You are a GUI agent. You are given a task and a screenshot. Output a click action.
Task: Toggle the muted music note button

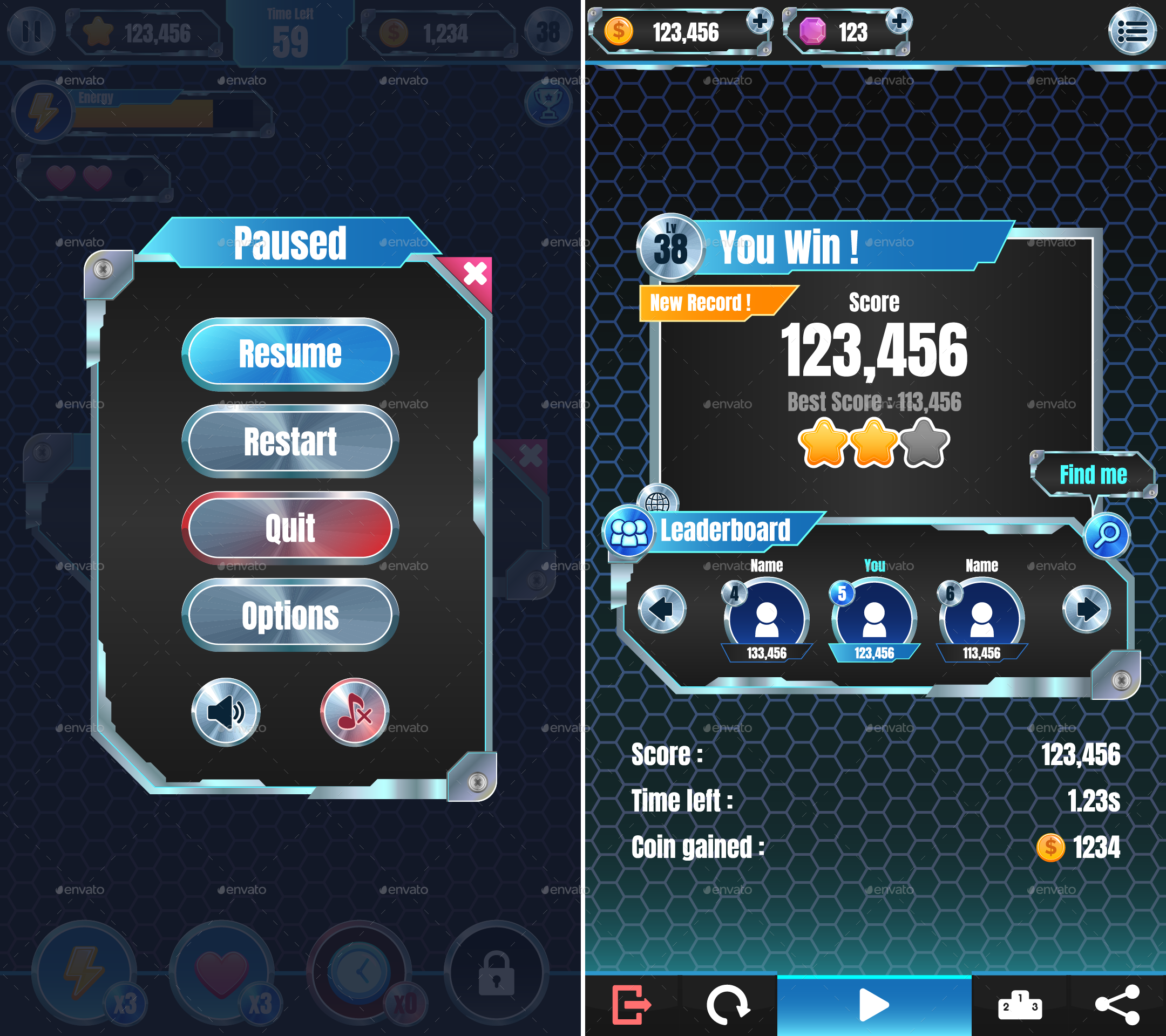click(354, 712)
